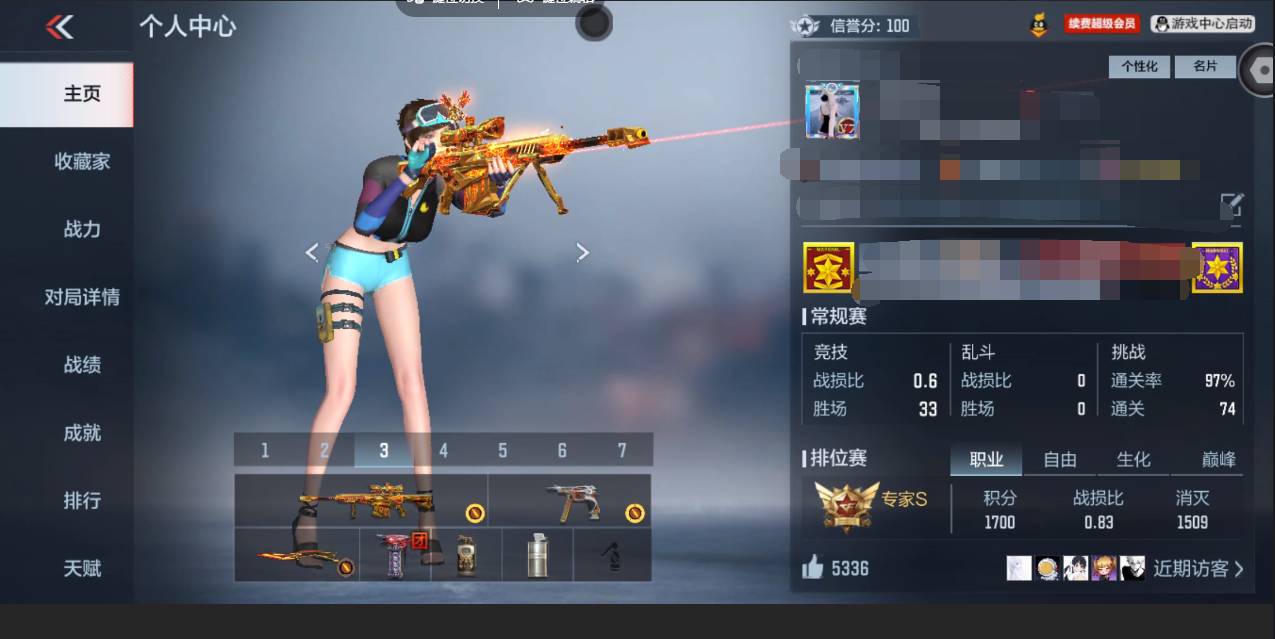Click the left arrow beside the character
The width and height of the screenshot is (1275, 639).
pyautogui.click(x=311, y=252)
